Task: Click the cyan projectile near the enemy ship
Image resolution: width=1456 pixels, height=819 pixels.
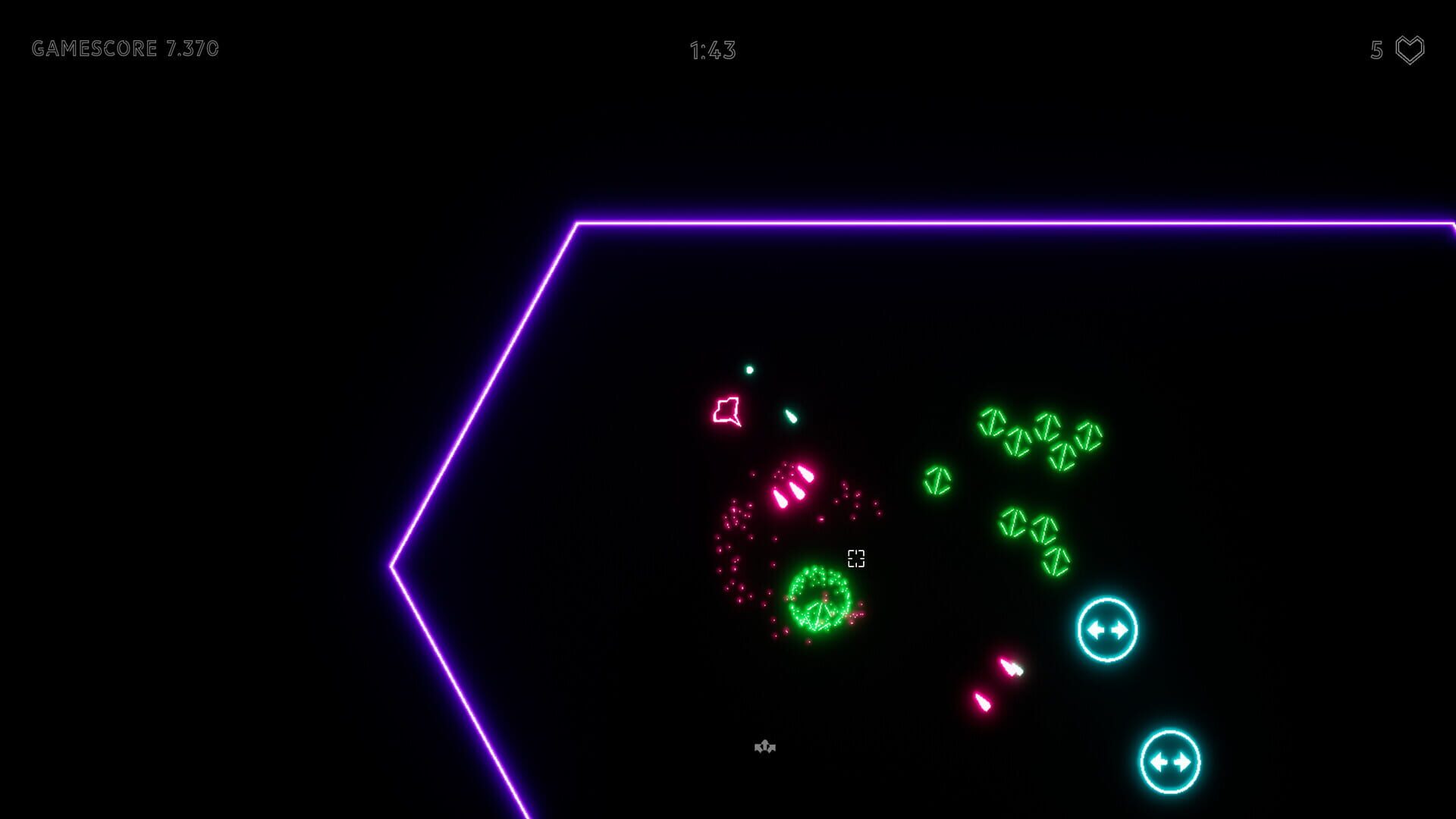Action: 791,415
